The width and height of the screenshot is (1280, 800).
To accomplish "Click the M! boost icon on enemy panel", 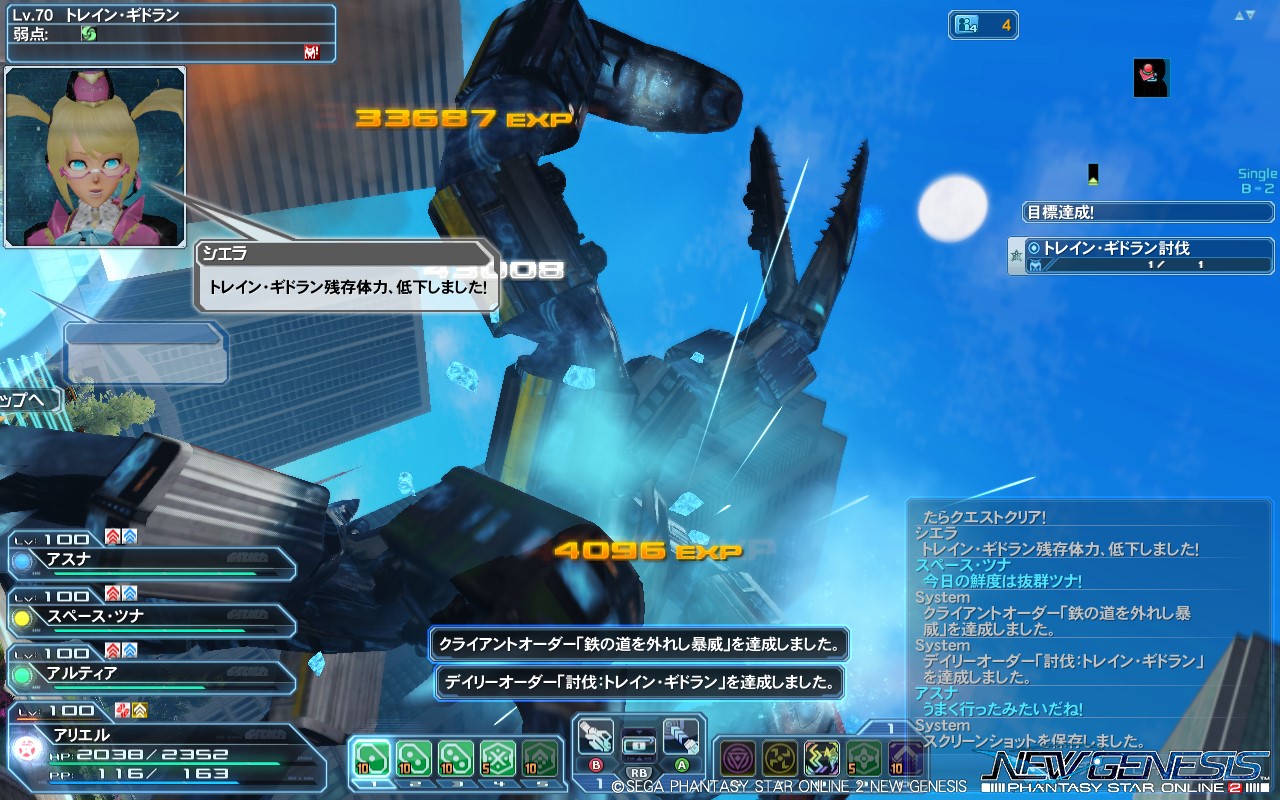I will point(312,52).
